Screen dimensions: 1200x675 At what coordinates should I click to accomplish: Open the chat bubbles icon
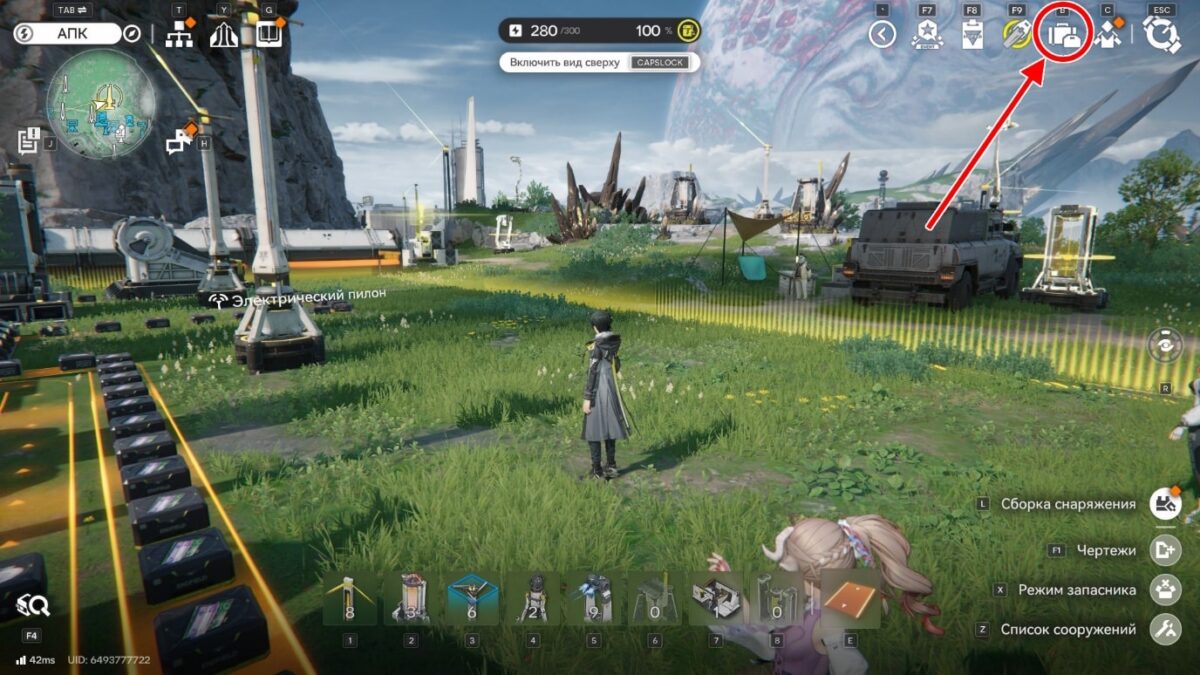pos(180,143)
